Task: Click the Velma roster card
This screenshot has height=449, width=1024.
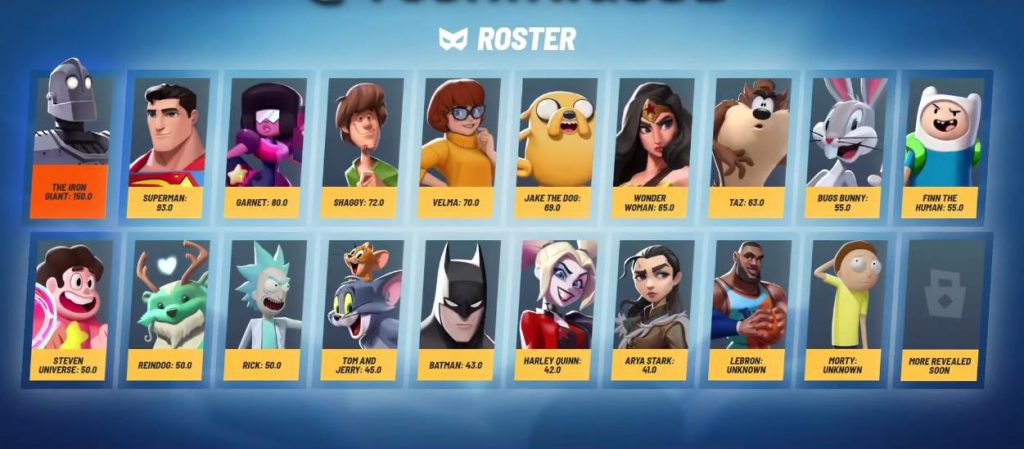Action: pos(458,146)
